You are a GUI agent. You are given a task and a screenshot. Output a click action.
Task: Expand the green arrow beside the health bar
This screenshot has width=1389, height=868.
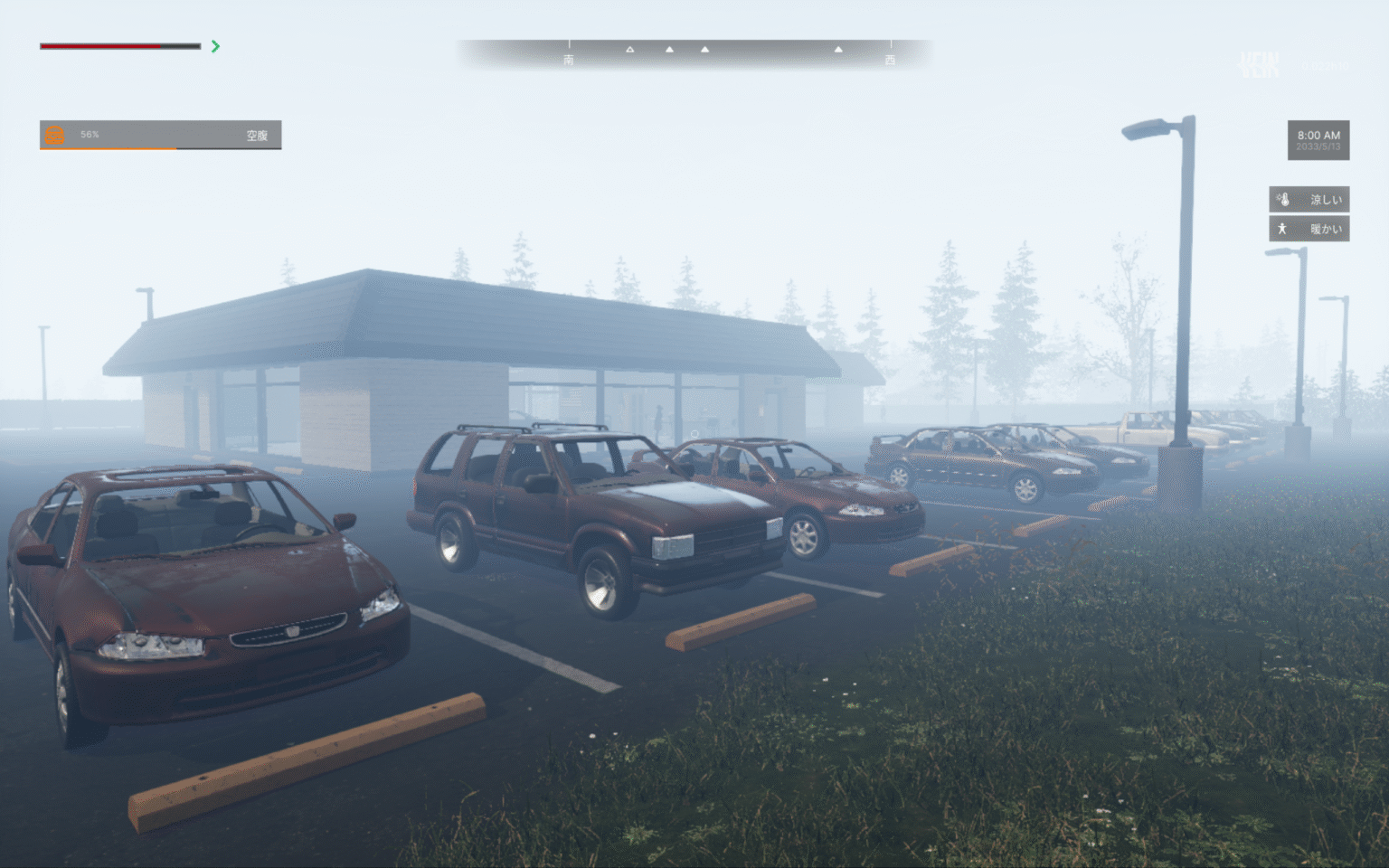pyautogui.click(x=215, y=46)
